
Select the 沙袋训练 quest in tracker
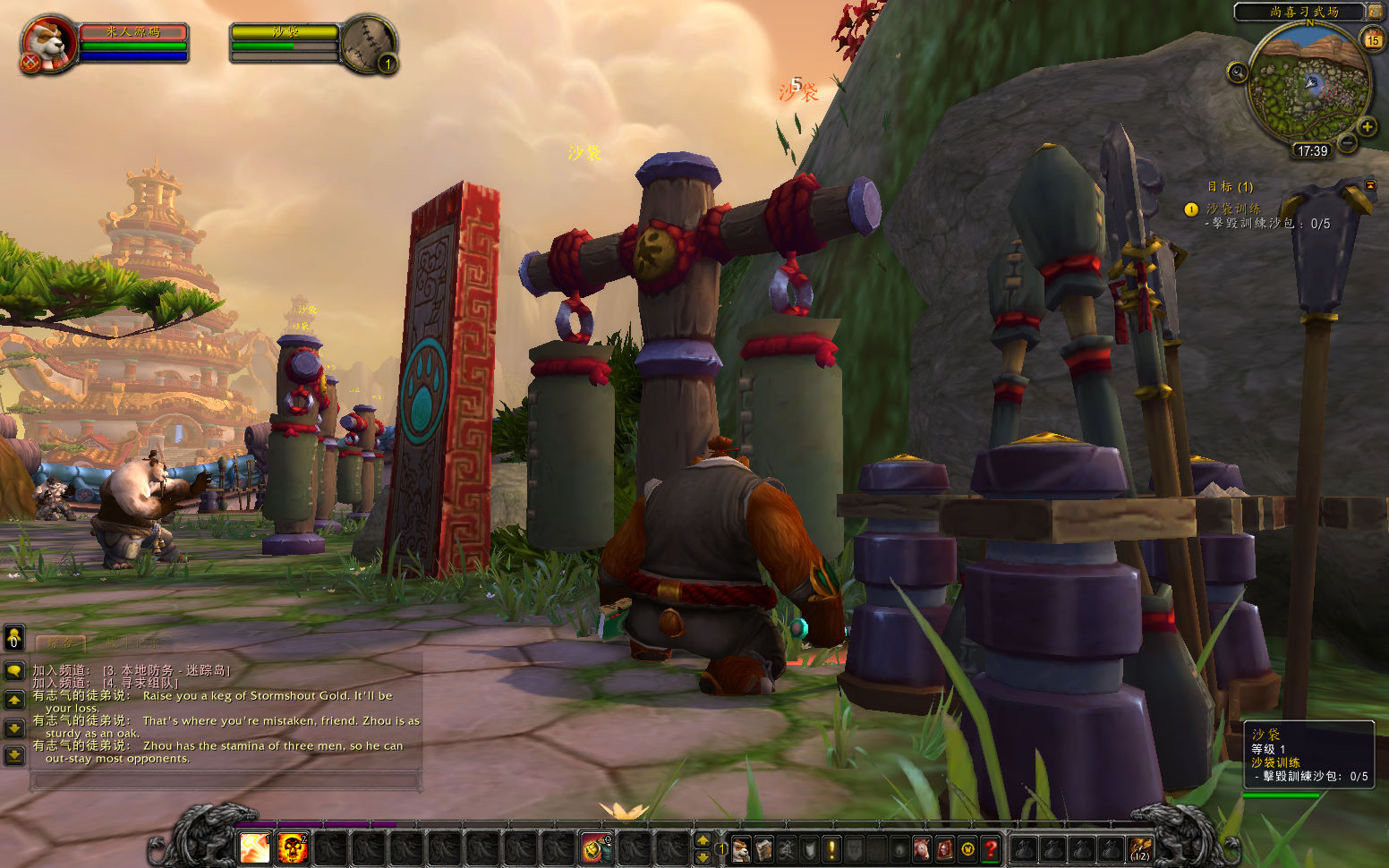pos(1232,208)
